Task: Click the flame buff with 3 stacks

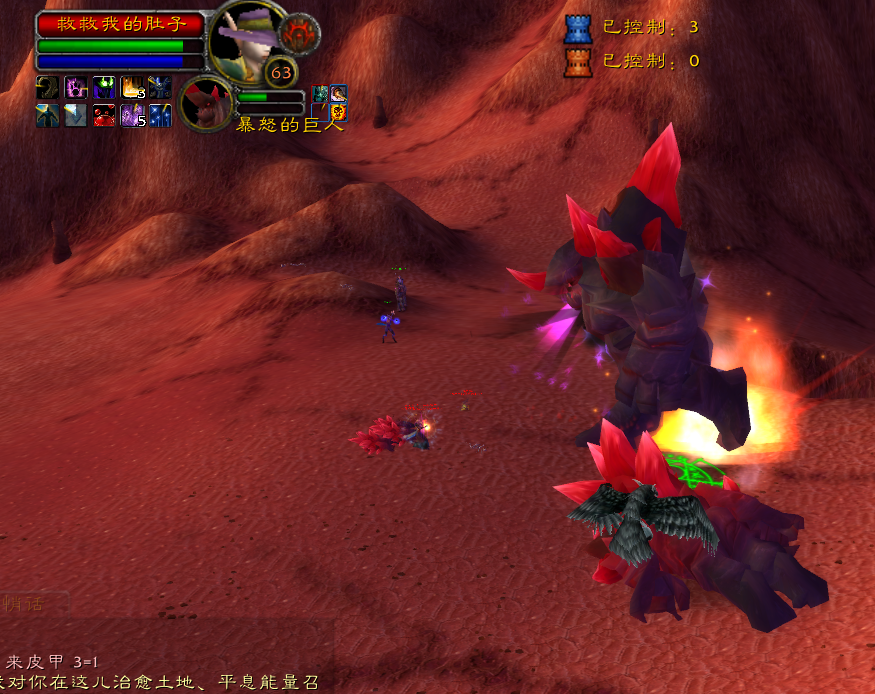Action: 132,88
